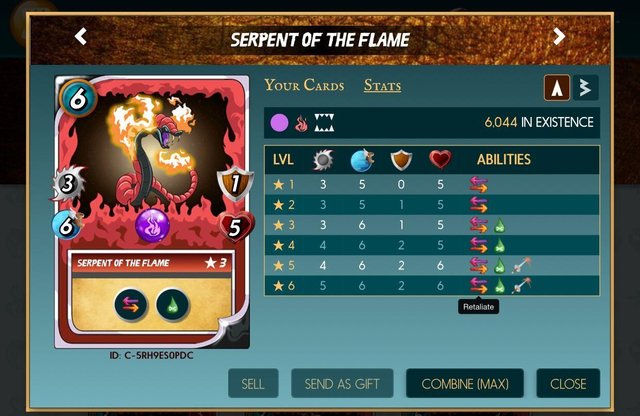This screenshot has height=416, width=640.
Task: Switch to the Your Cards tab
Action: pos(304,86)
